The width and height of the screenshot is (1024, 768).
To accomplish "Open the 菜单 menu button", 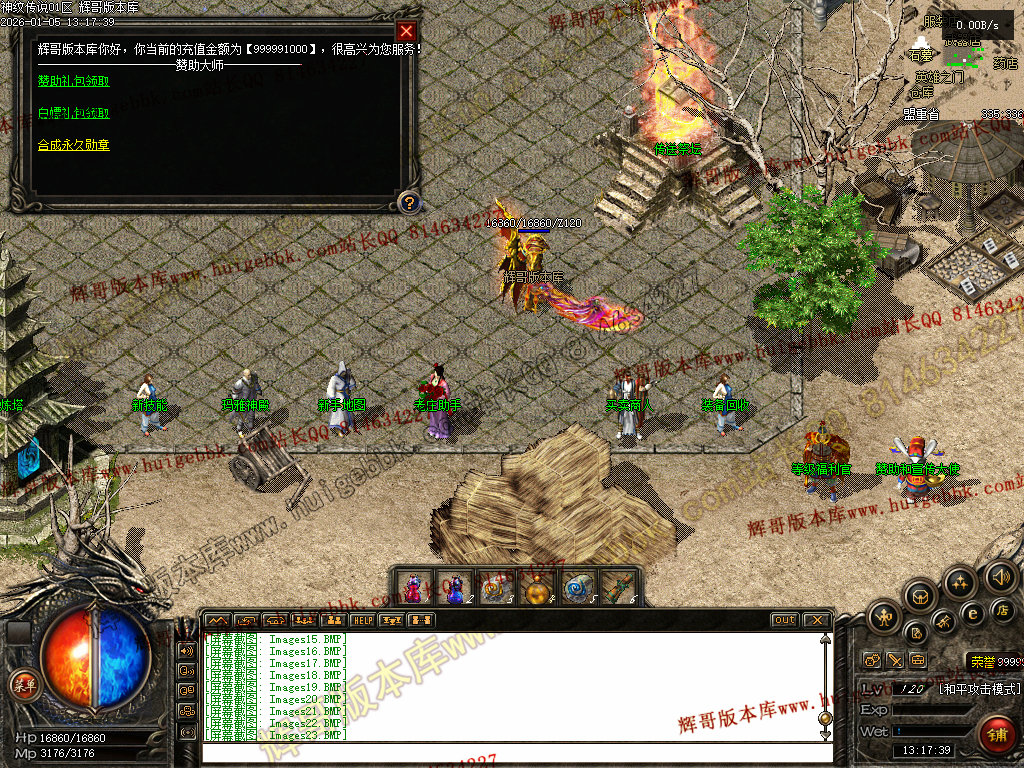I will [x=22, y=685].
